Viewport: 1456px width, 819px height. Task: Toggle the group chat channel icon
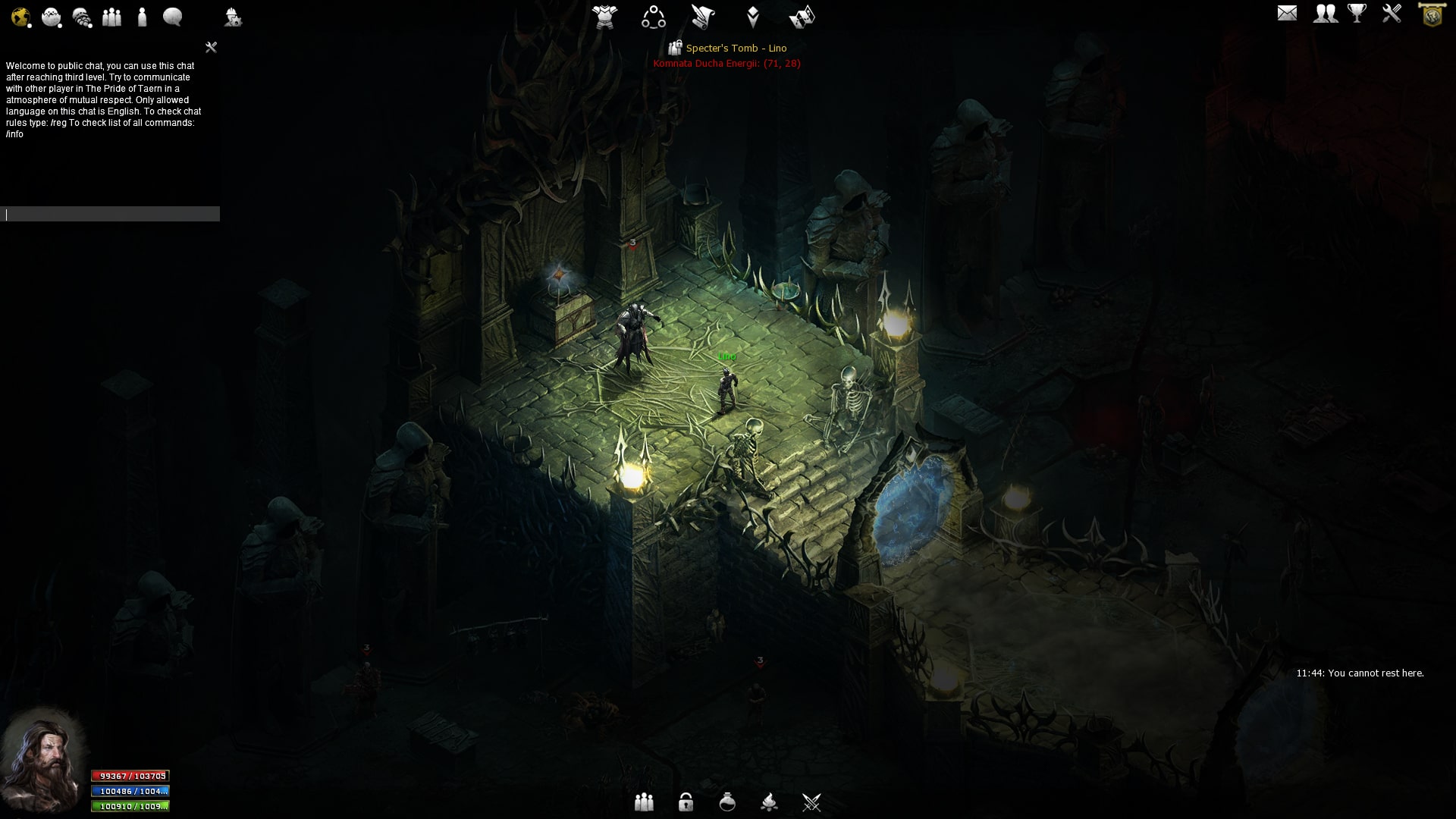pyautogui.click(x=112, y=17)
